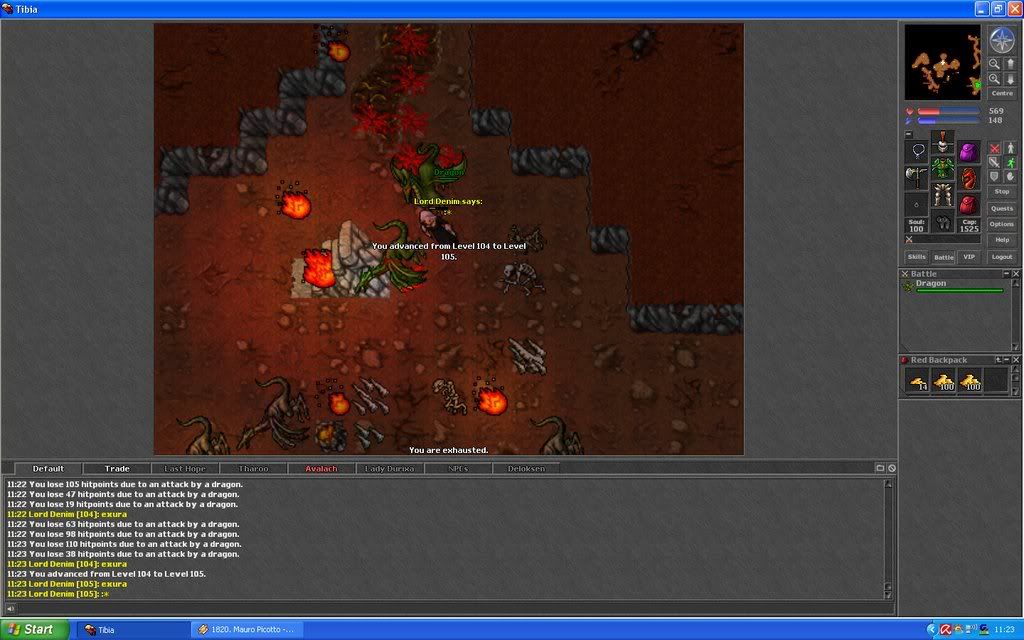The width and height of the screenshot is (1024, 640).
Task: Click the Stop button
Action: tap(1001, 191)
